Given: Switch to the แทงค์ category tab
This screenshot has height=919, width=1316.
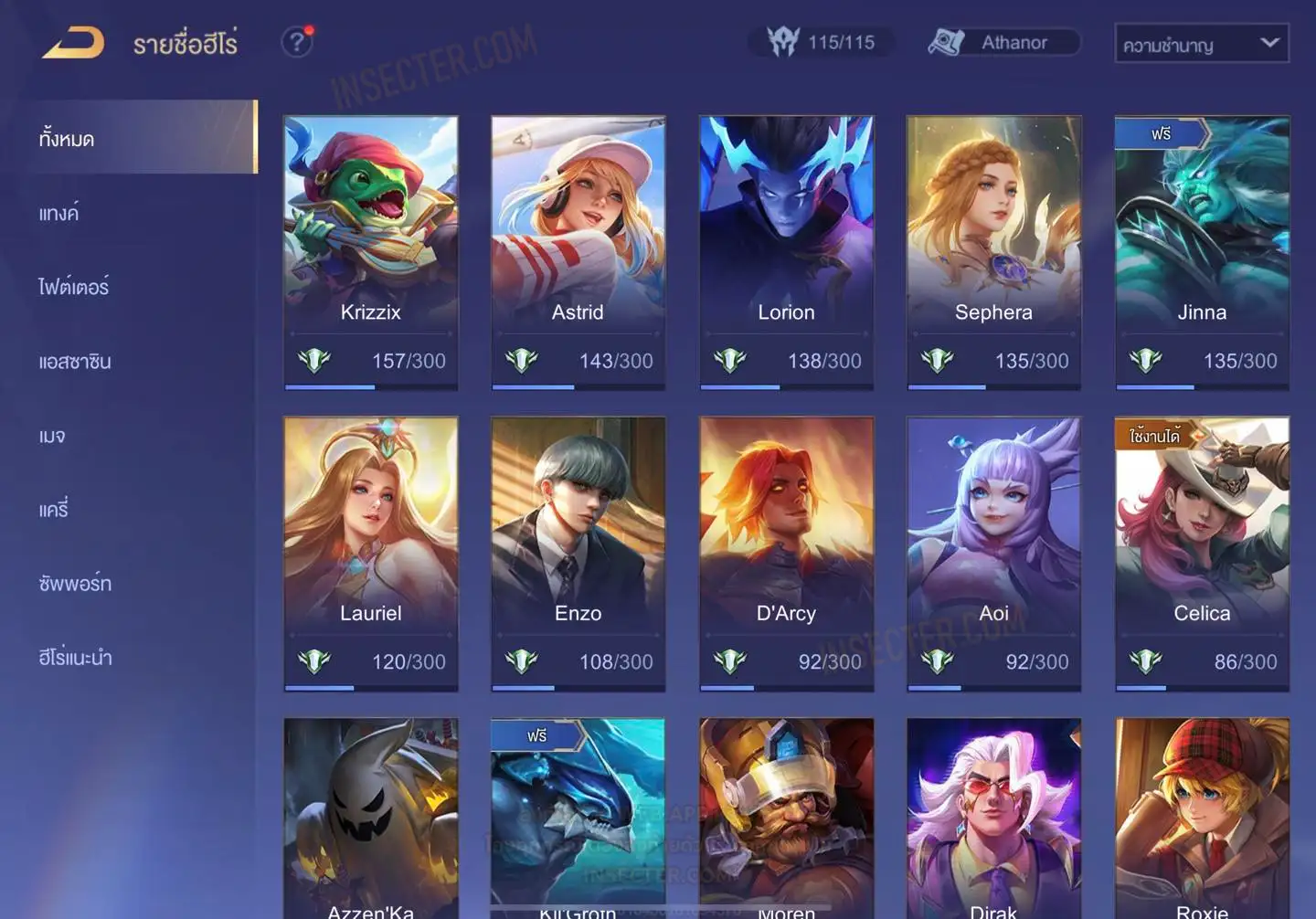Looking at the screenshot, I should [x=59, y=214].
